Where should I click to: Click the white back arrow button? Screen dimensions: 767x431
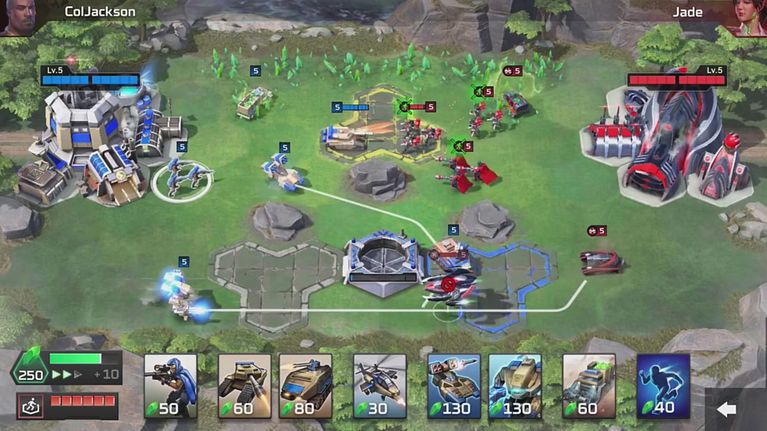(727, 409)
